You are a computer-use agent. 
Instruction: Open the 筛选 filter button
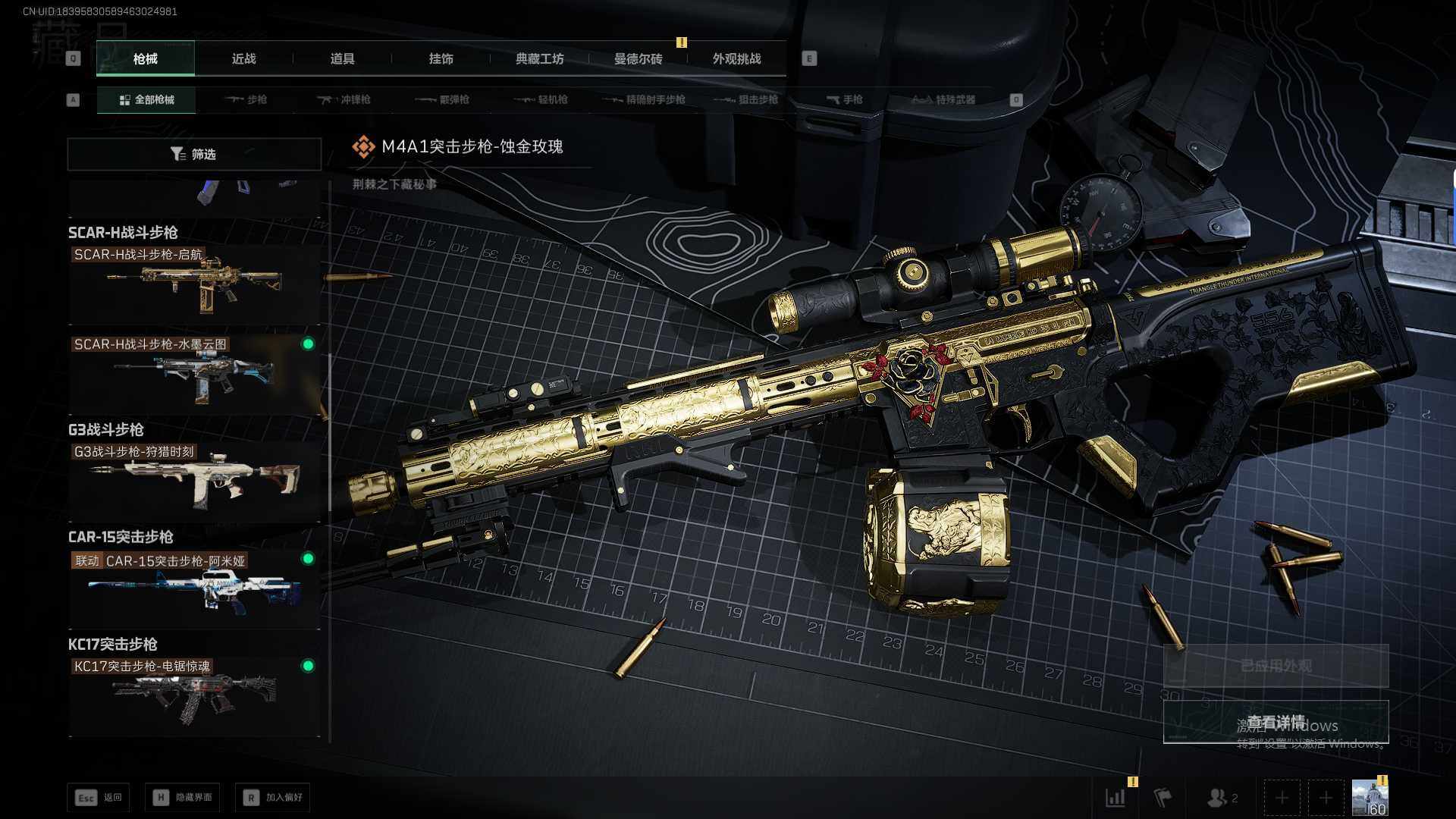point(194,154)
